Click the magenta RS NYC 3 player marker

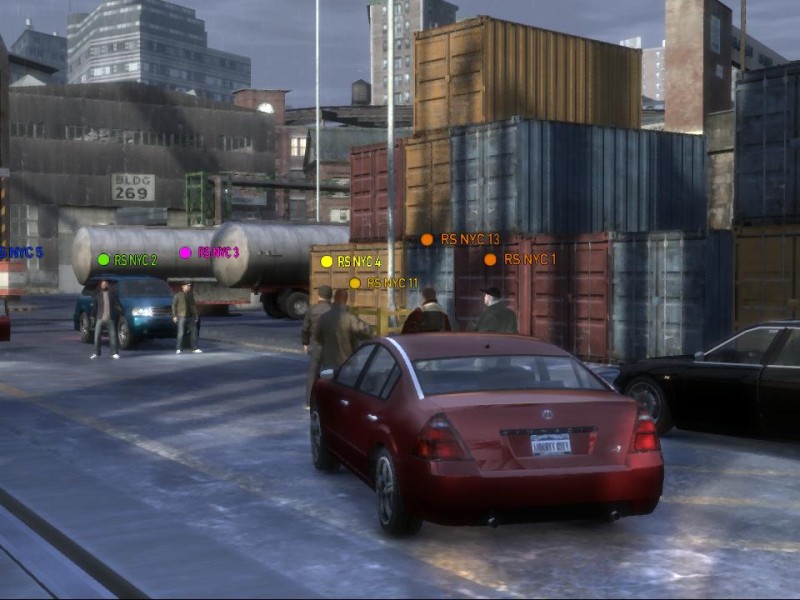click(x=209, y=253)
